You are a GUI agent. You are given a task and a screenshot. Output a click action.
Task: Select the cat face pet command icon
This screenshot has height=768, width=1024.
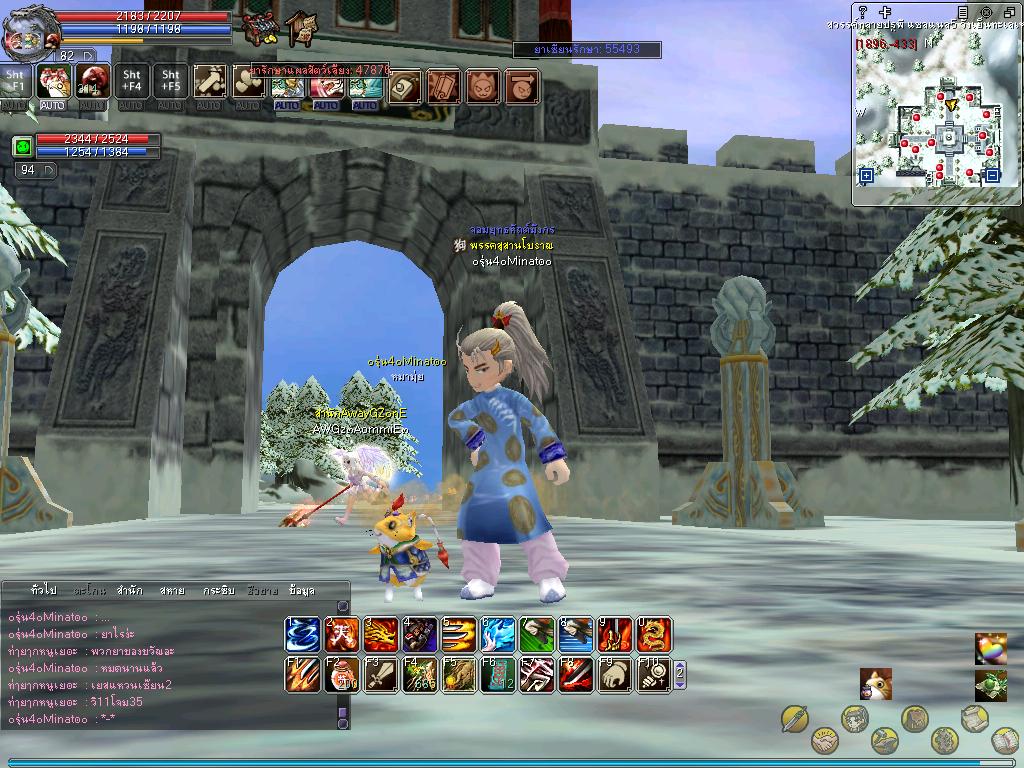click(x=483, y=87)
